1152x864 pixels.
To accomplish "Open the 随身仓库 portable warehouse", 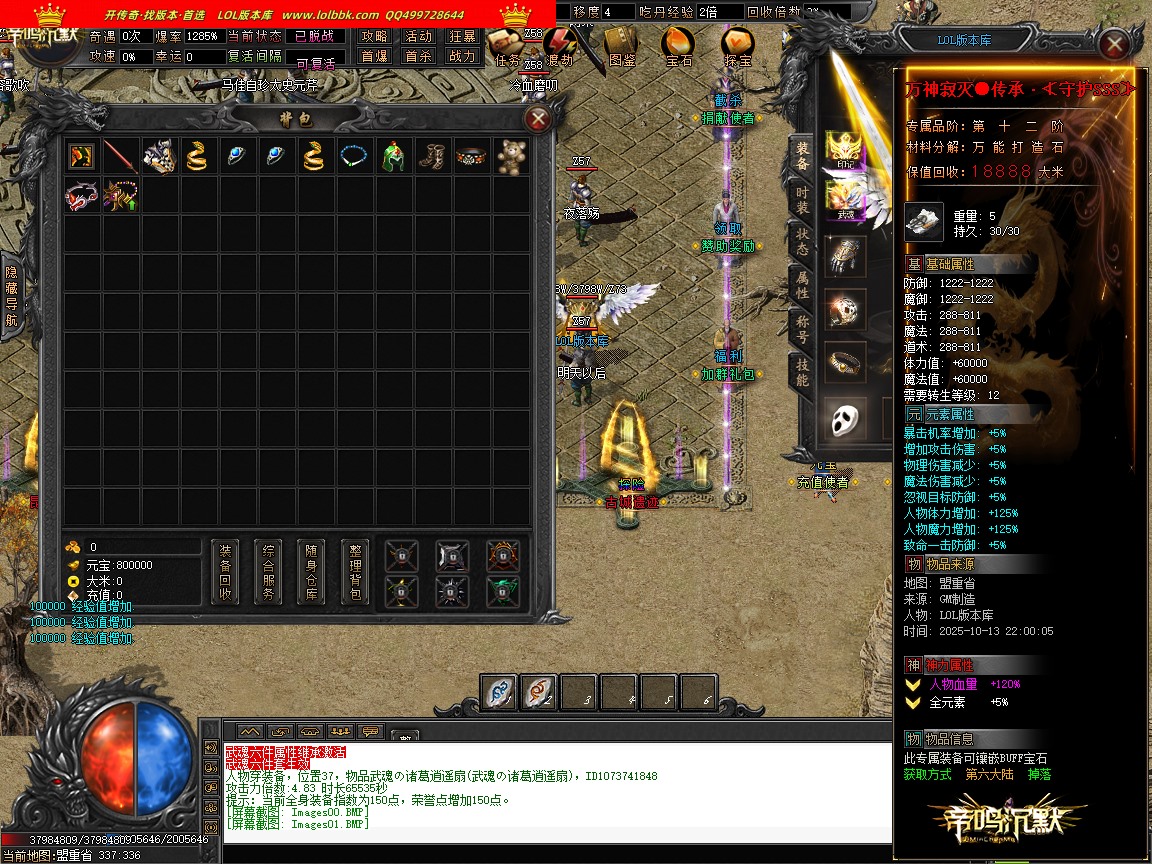I will (x=311, y=572).
